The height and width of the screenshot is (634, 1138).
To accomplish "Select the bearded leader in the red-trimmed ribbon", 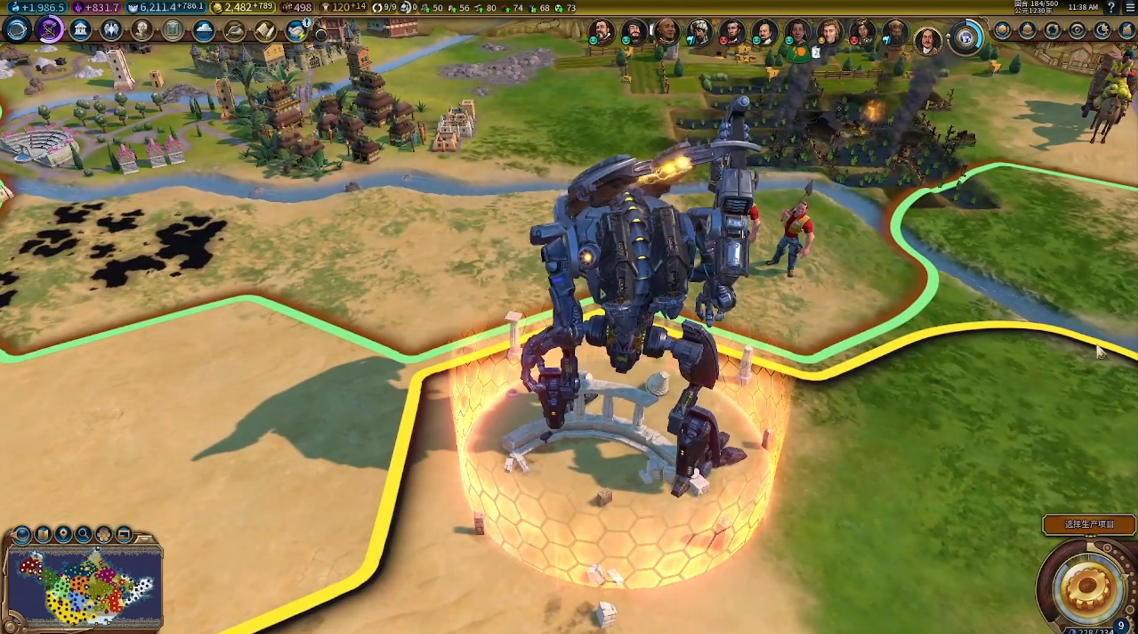I will click(x=928, y=40).
